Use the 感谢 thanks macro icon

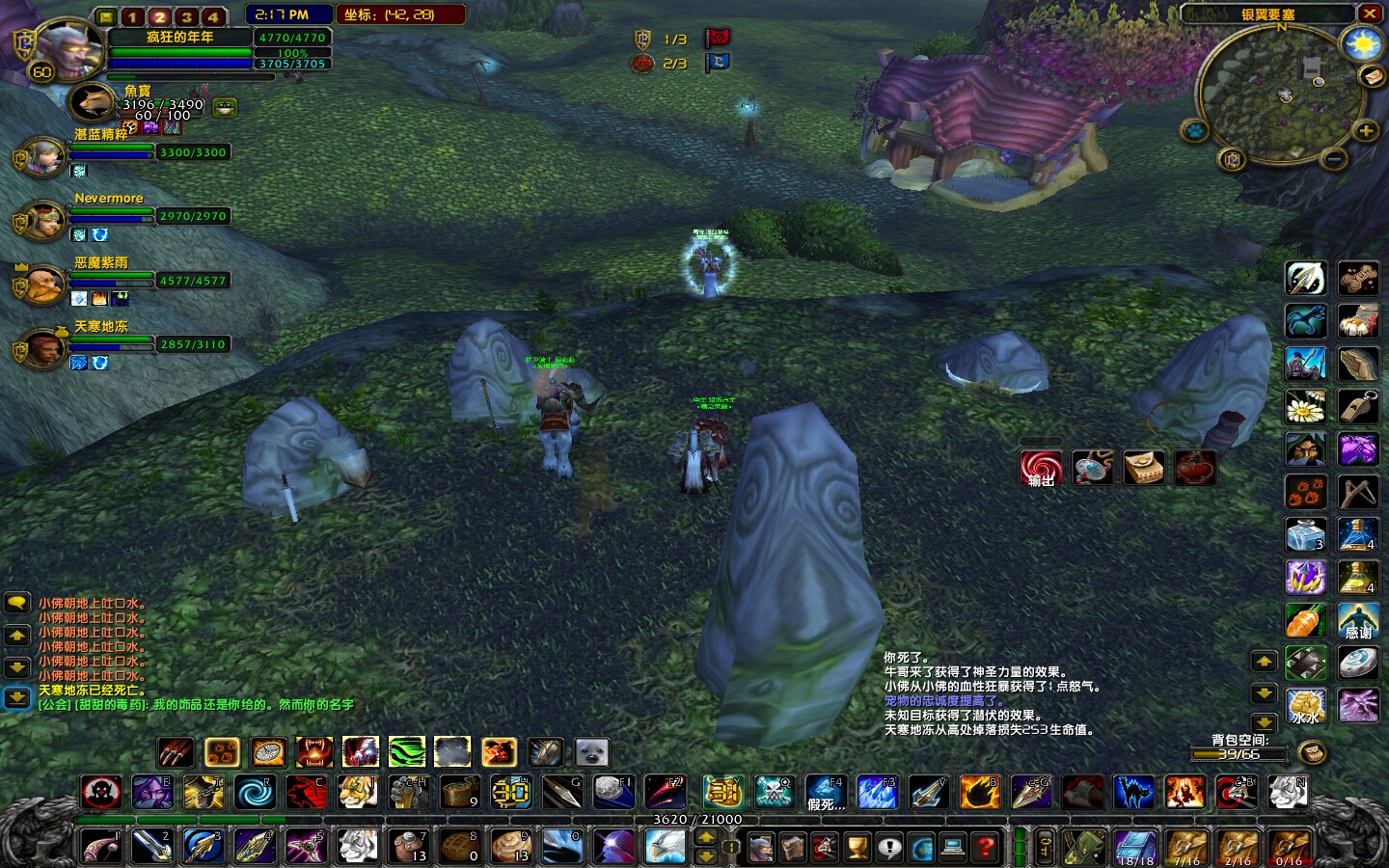tap(1359, 621)
